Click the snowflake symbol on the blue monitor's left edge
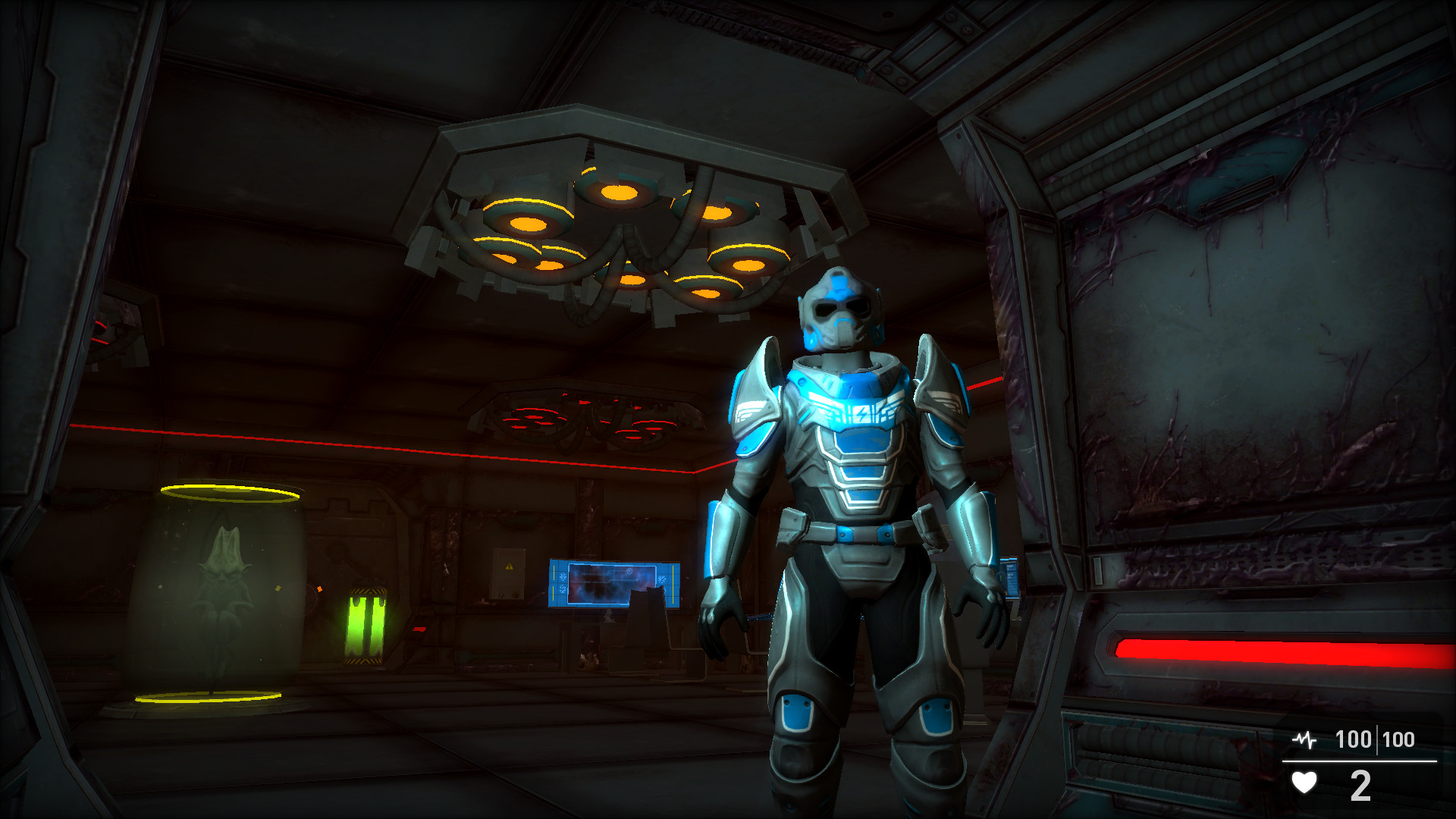The width and height of the screenshot is (1456, 819). click(x=563, y=576)
